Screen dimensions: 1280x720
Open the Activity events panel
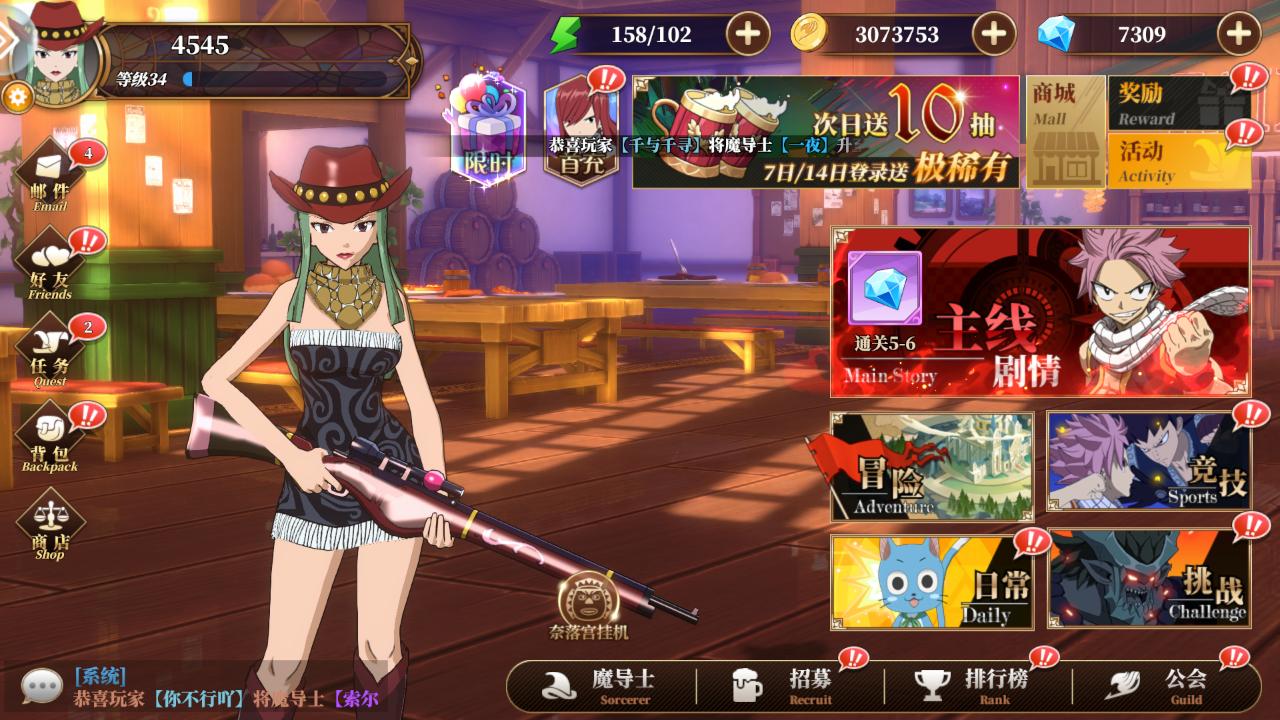click(x=1178, y=161)
